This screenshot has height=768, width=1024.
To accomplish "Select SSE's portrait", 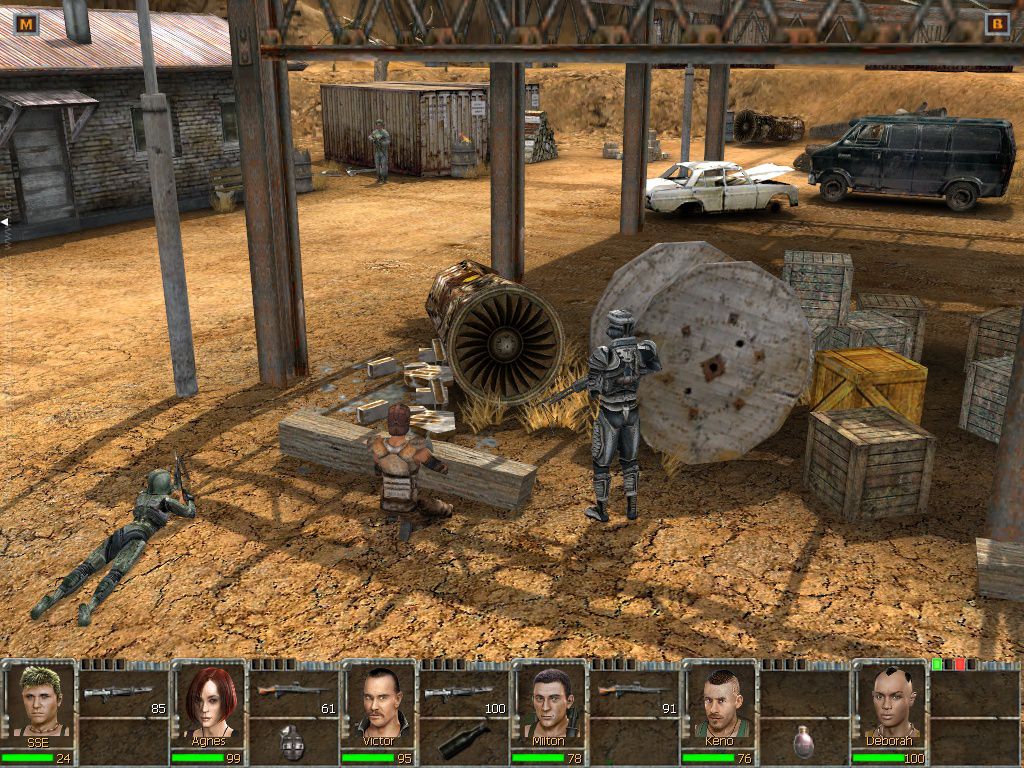I will coord(40,701).
